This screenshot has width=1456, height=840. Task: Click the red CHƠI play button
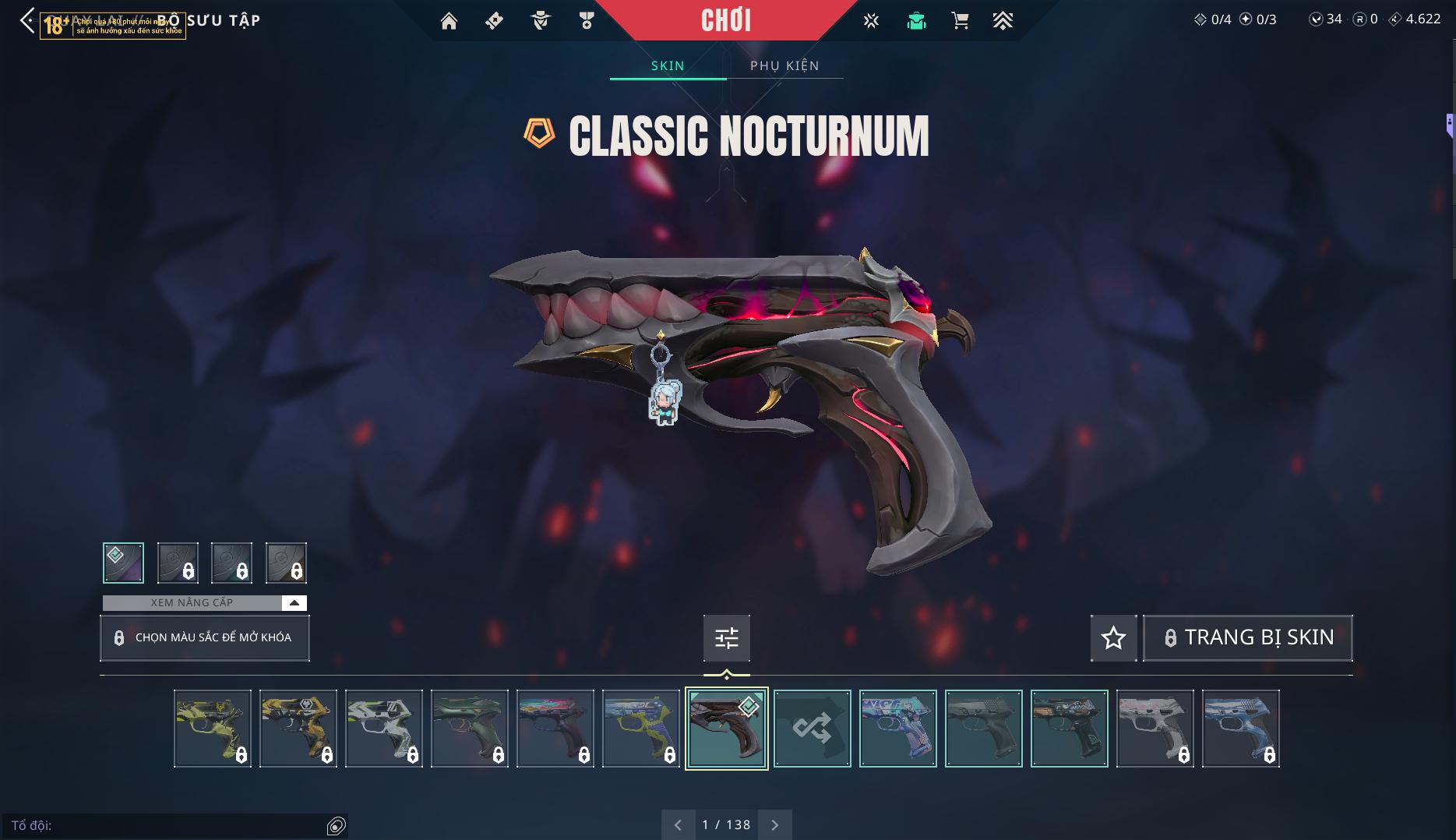click(x=725, y=20)
